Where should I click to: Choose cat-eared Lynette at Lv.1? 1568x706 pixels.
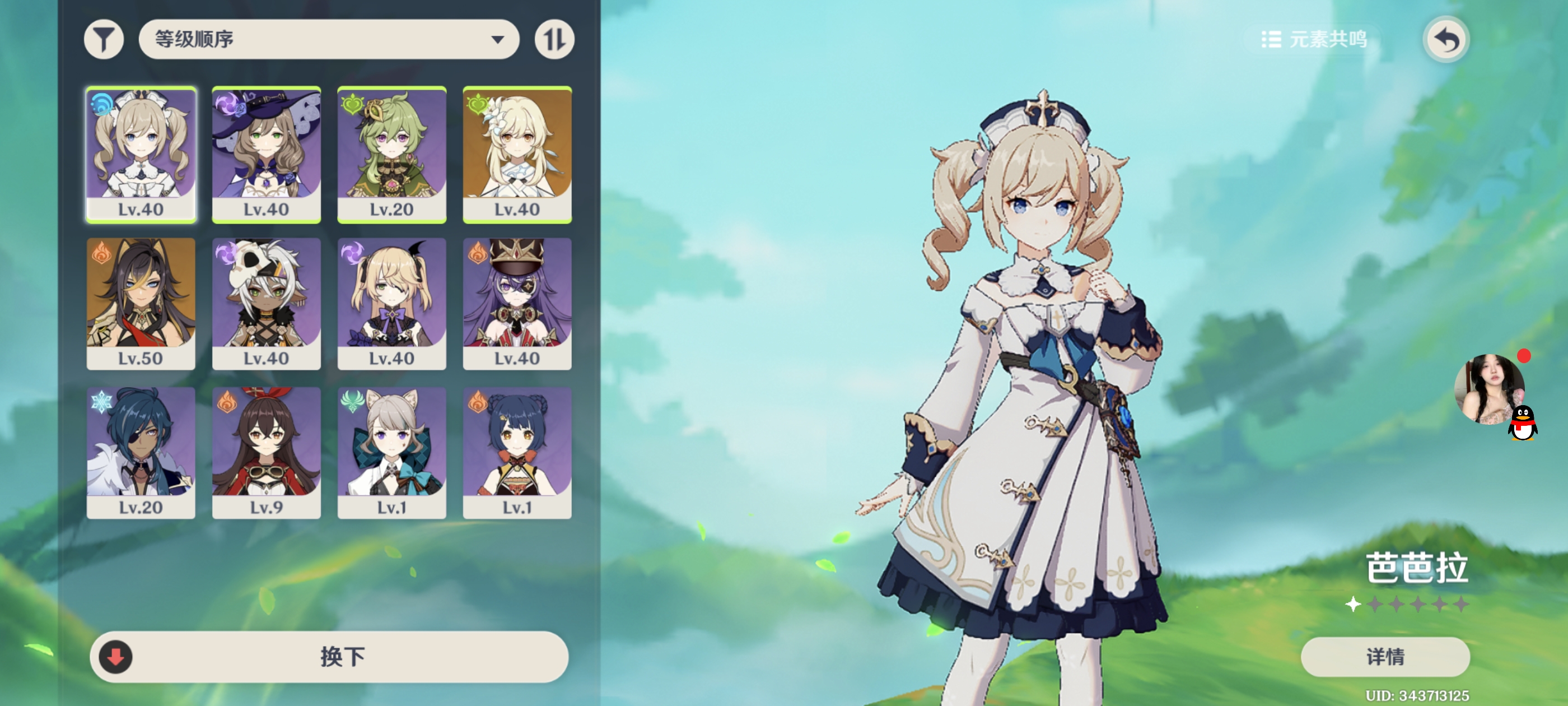(392, 453)
